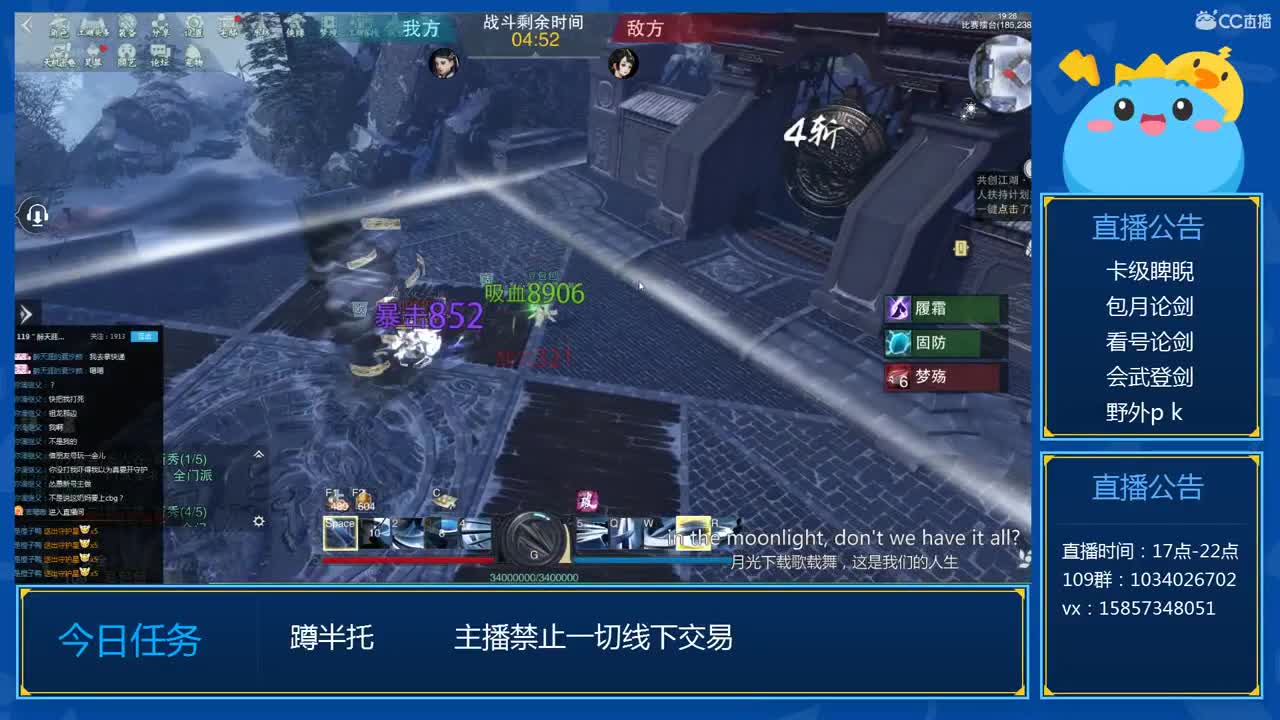The image size is (1280, 720).
Task: Inspect the 梦殇 debuff icon
Action: pyautogui.click(x=900, y=378)
